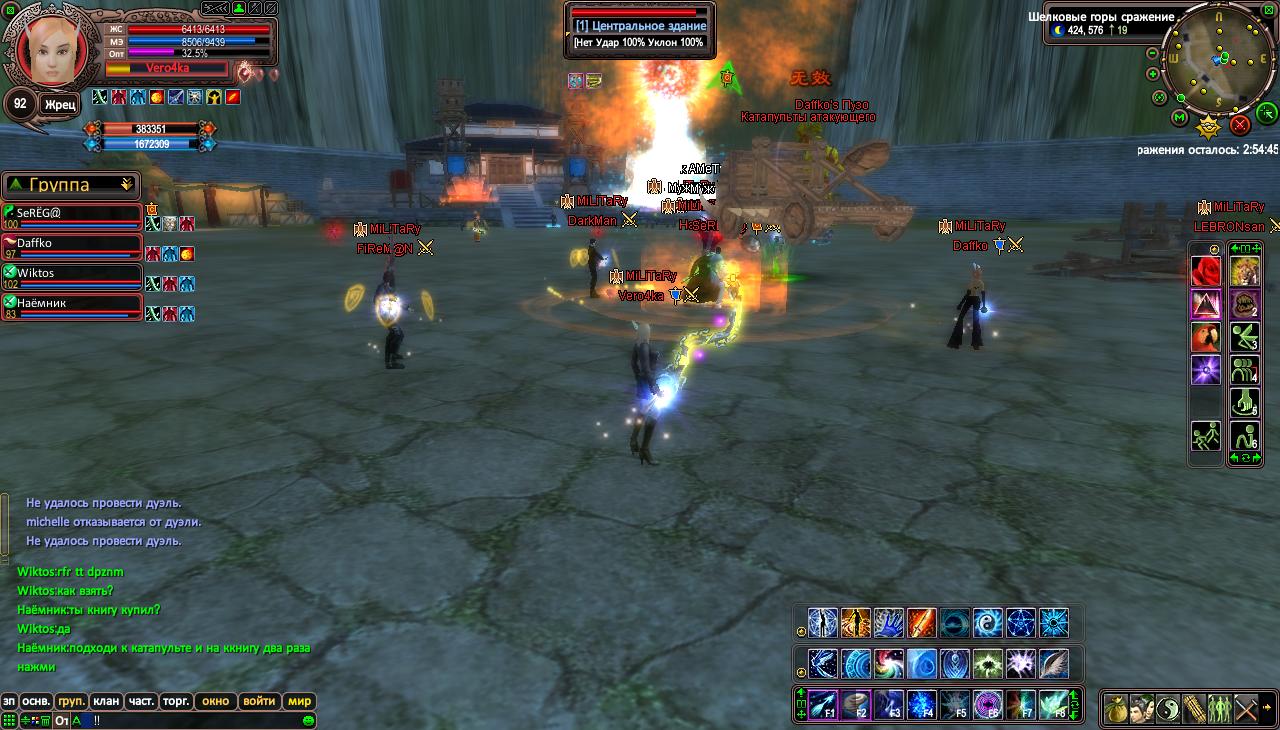
Task: Activate the lion icon in slot 1
Action: point(1245,270)
